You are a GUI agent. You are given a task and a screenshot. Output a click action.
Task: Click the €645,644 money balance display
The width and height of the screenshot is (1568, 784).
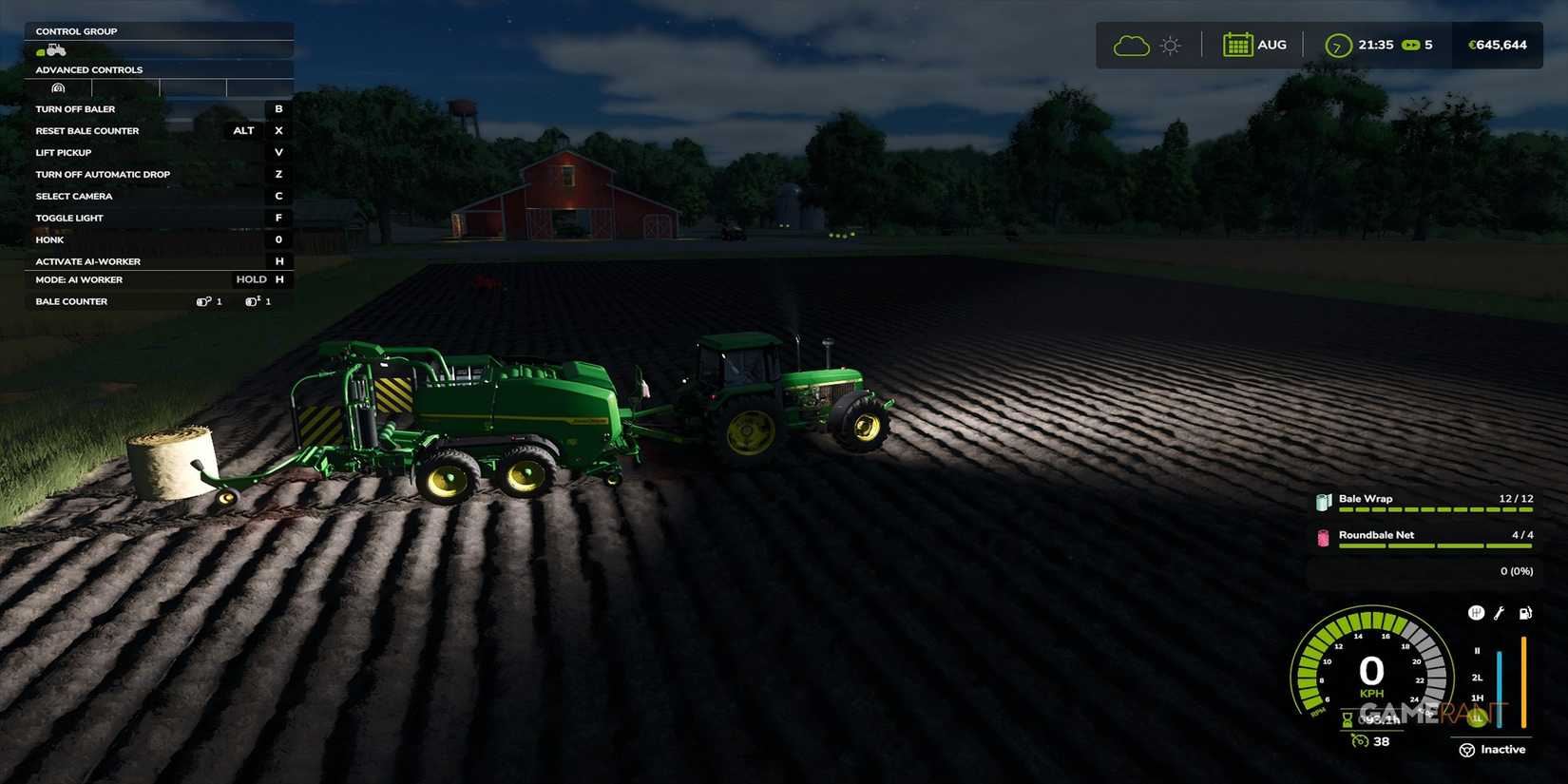(1499, 44)
